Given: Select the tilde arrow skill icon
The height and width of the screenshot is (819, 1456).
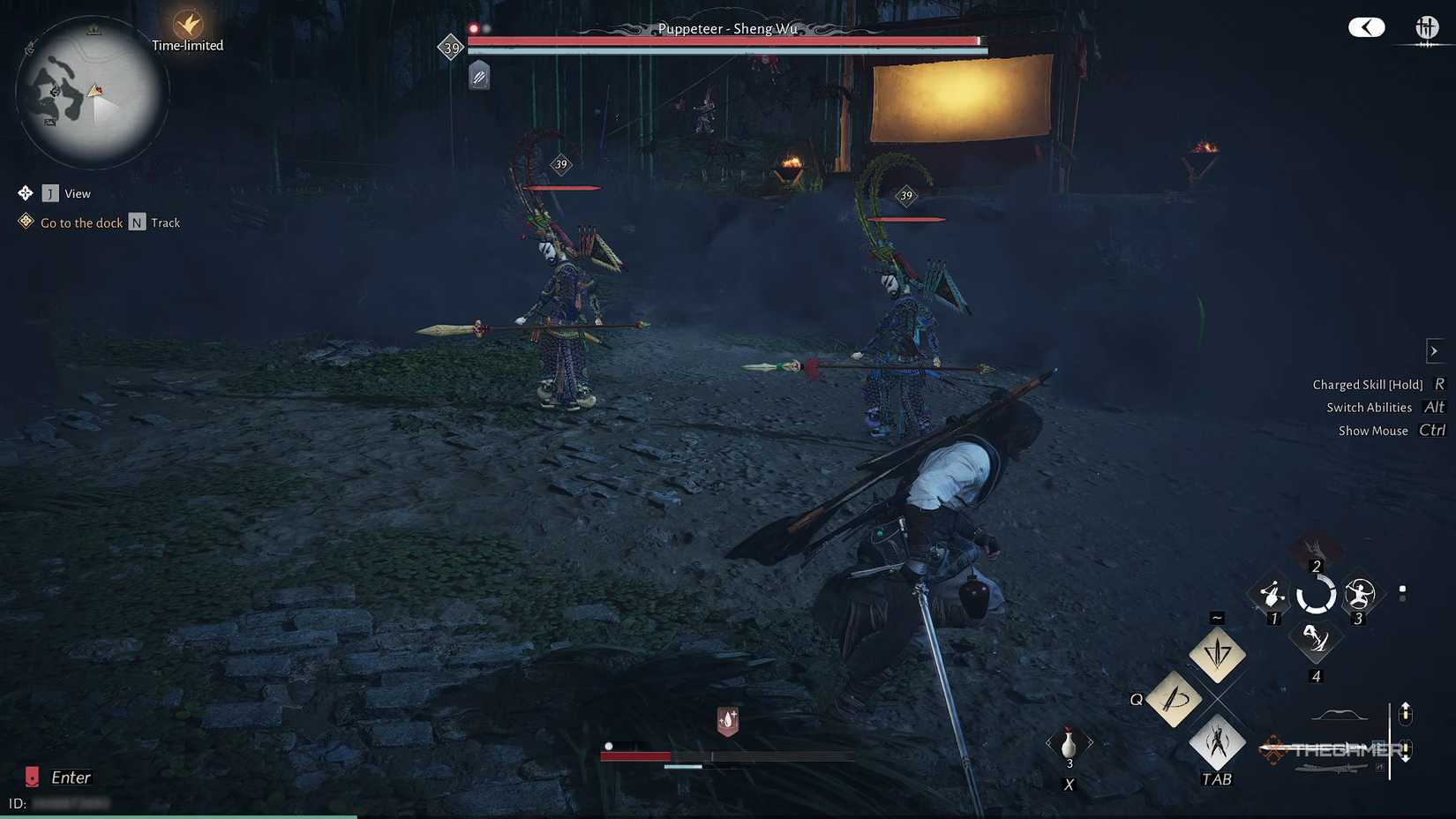Looking at the screenshot, I should 1218,654.
